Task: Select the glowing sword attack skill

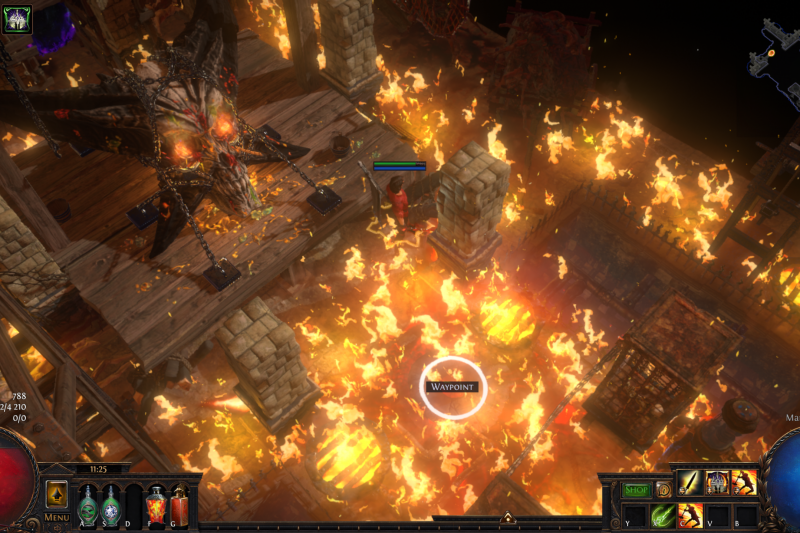Action: coord(690,483)
